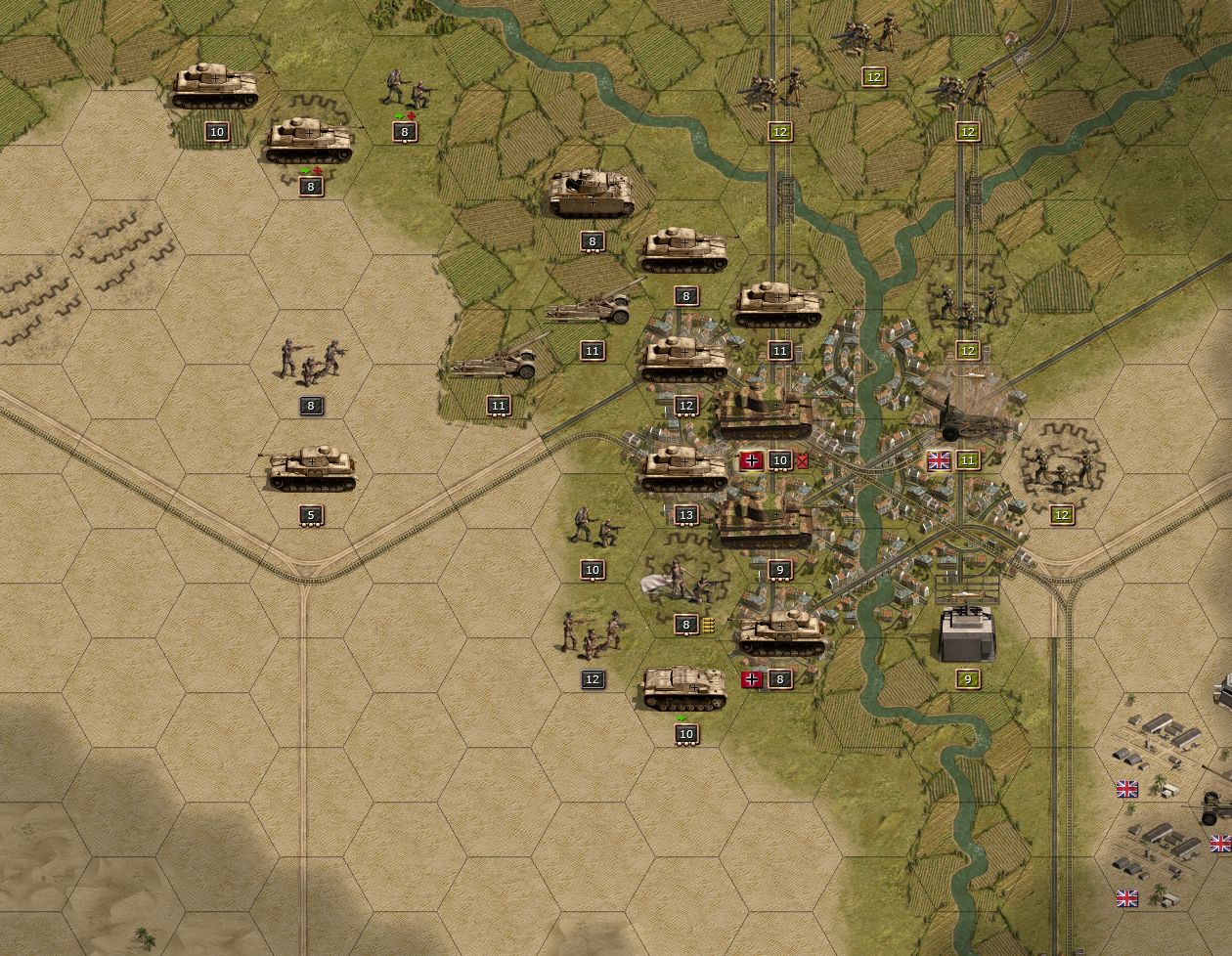Select the German half-track with strength 8

pos(592,195)
